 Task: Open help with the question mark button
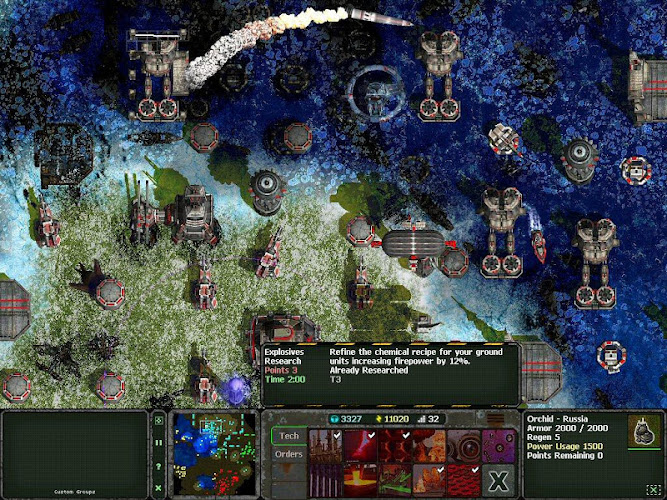coord(159,467)
